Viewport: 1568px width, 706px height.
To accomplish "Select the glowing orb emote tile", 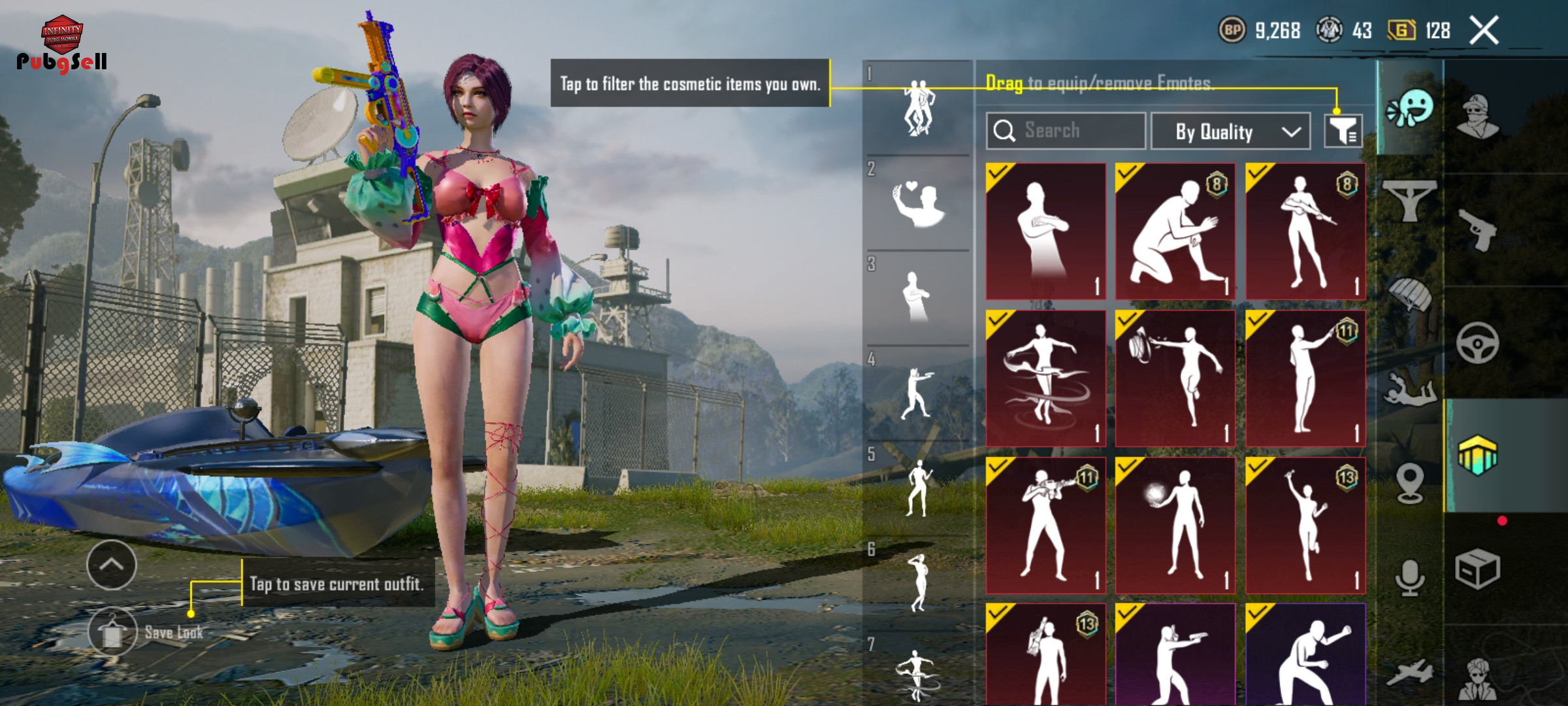I will point(1175,525).
